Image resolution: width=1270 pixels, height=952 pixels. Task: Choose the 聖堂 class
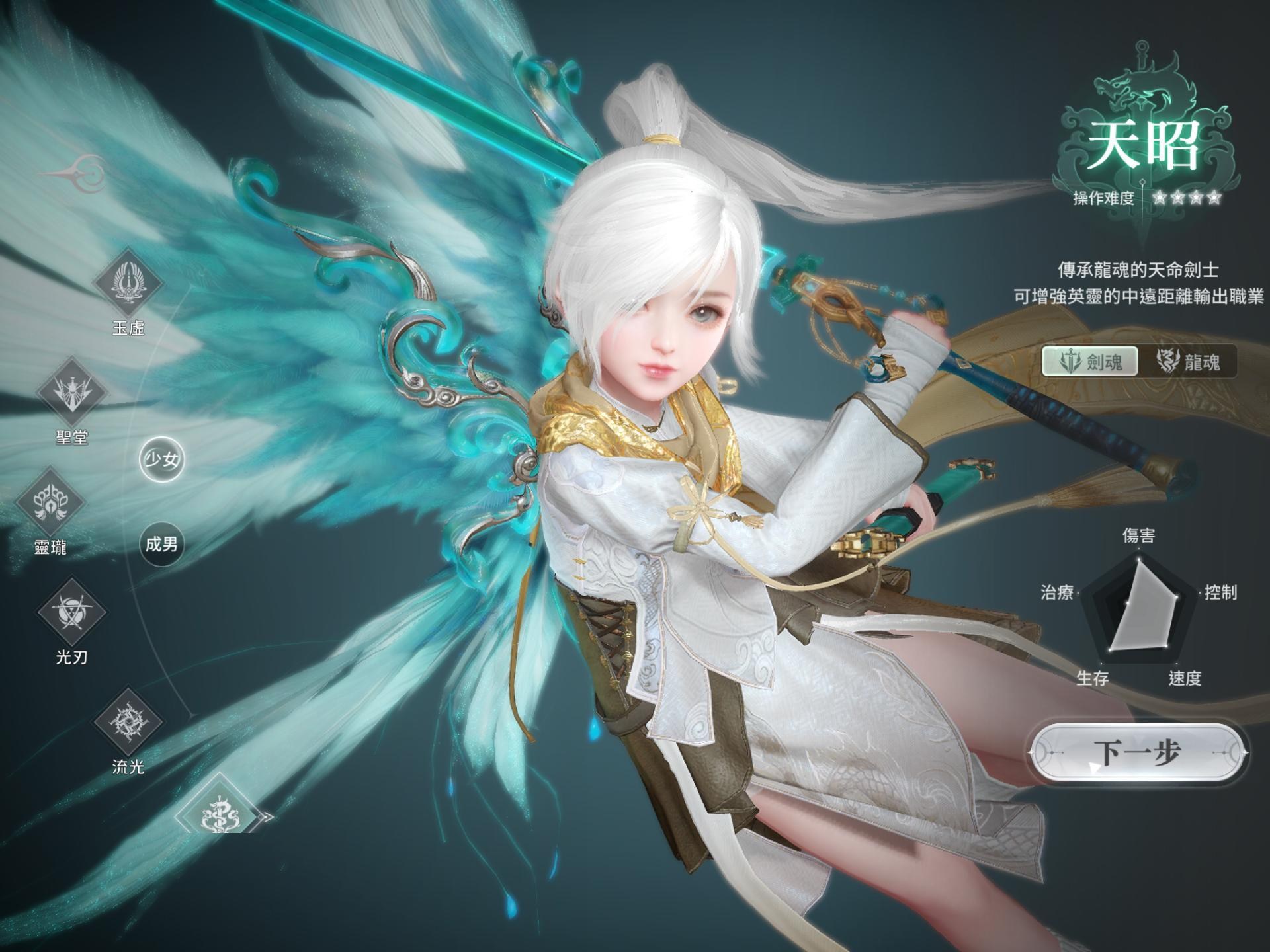71,391
